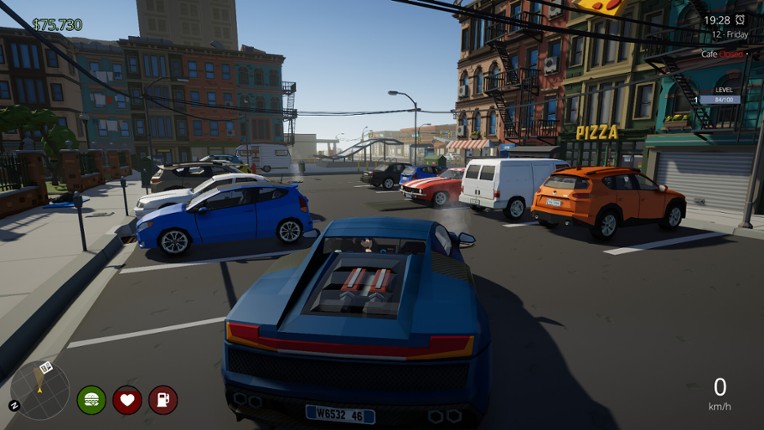This screenshot has width=764, height=430.
Task: Open the circular minimap
Action: tap(40, 390)
